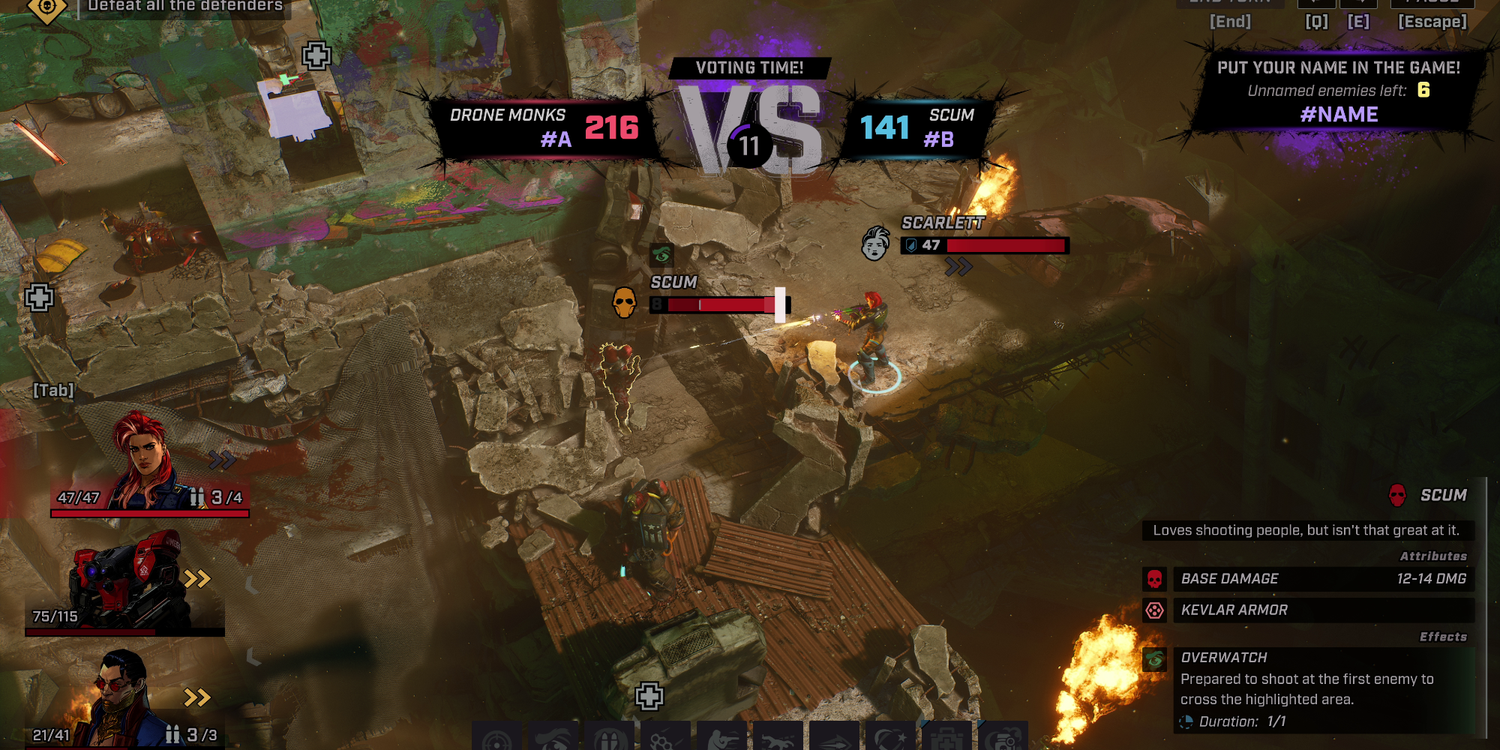Select the arrowhead ability icon
This screenshot has width=1500, height=750.
(x=834, y=739)
